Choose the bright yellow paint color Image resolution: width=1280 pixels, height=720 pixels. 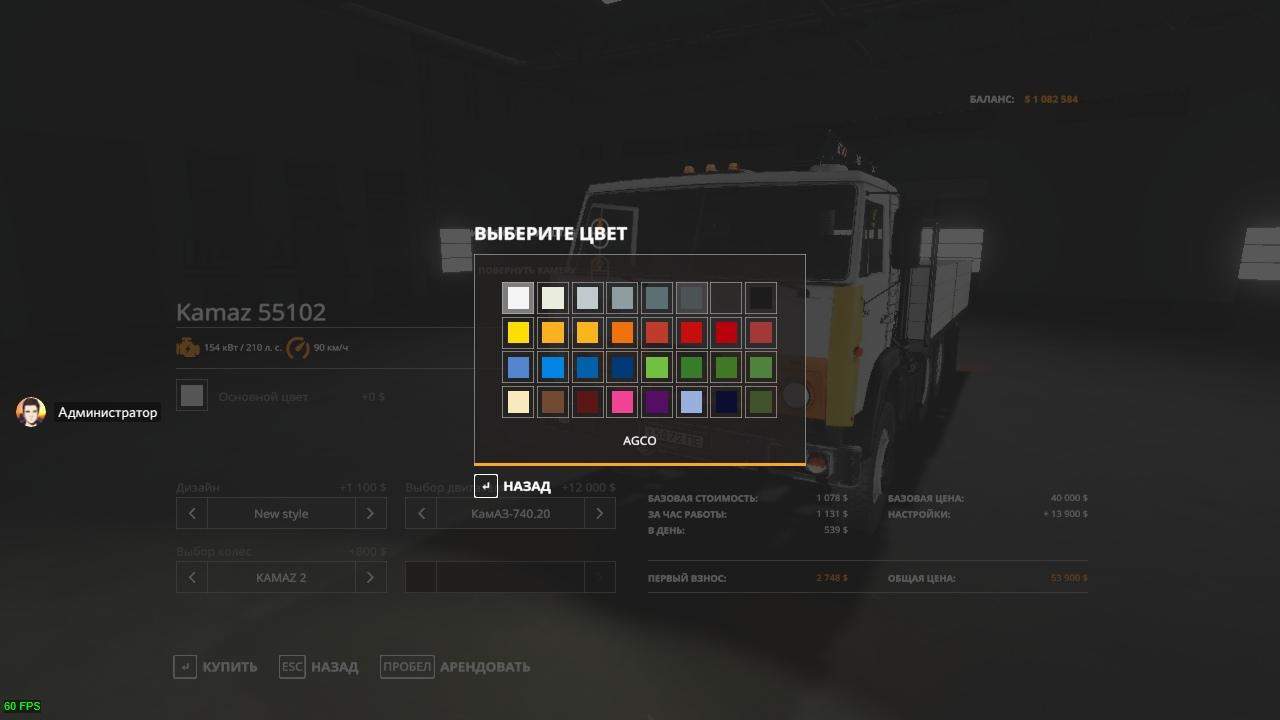pyautogui.click(x=518, y=333)
